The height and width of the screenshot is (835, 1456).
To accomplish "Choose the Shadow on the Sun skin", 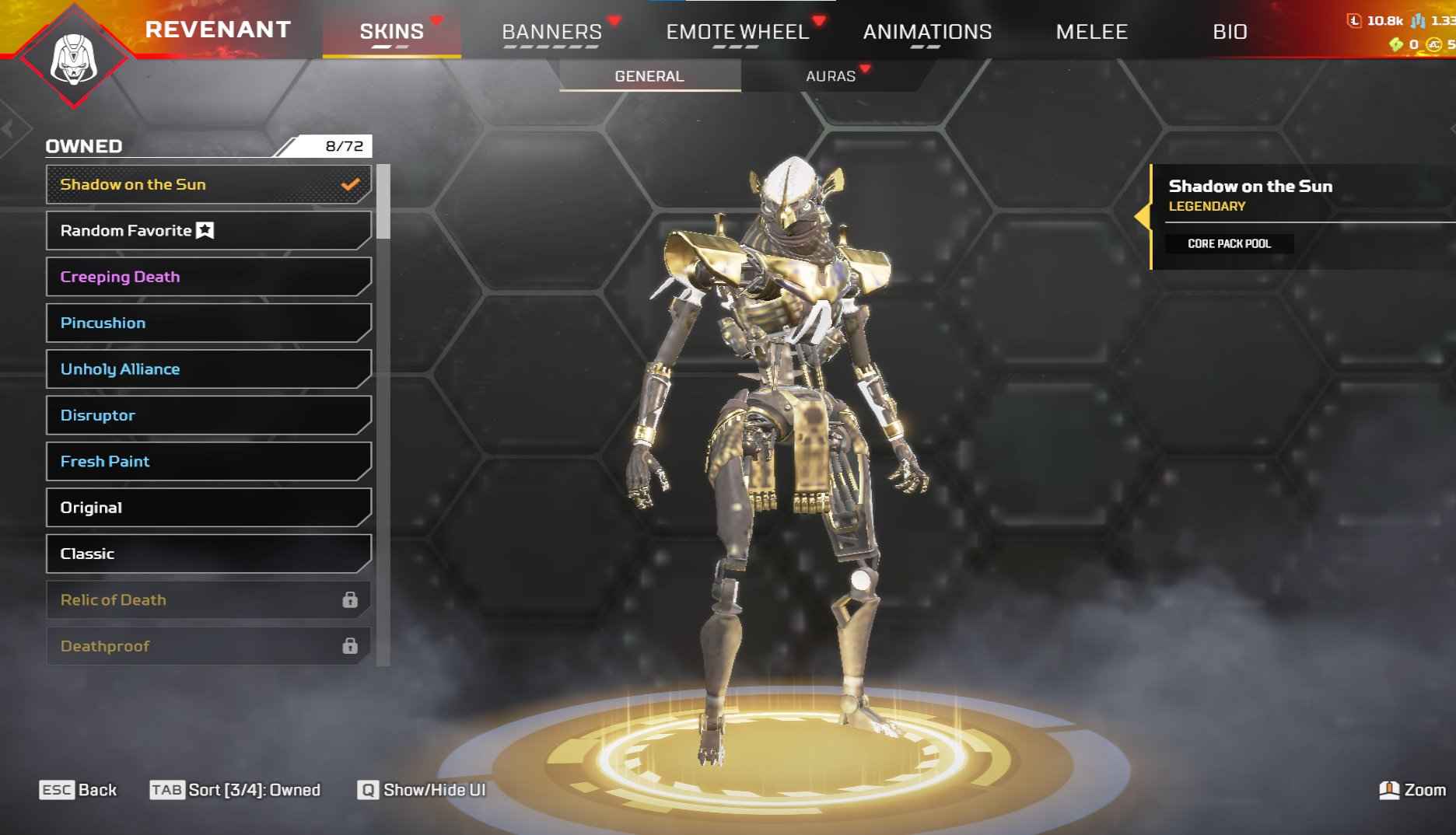I will coord(208,184).
